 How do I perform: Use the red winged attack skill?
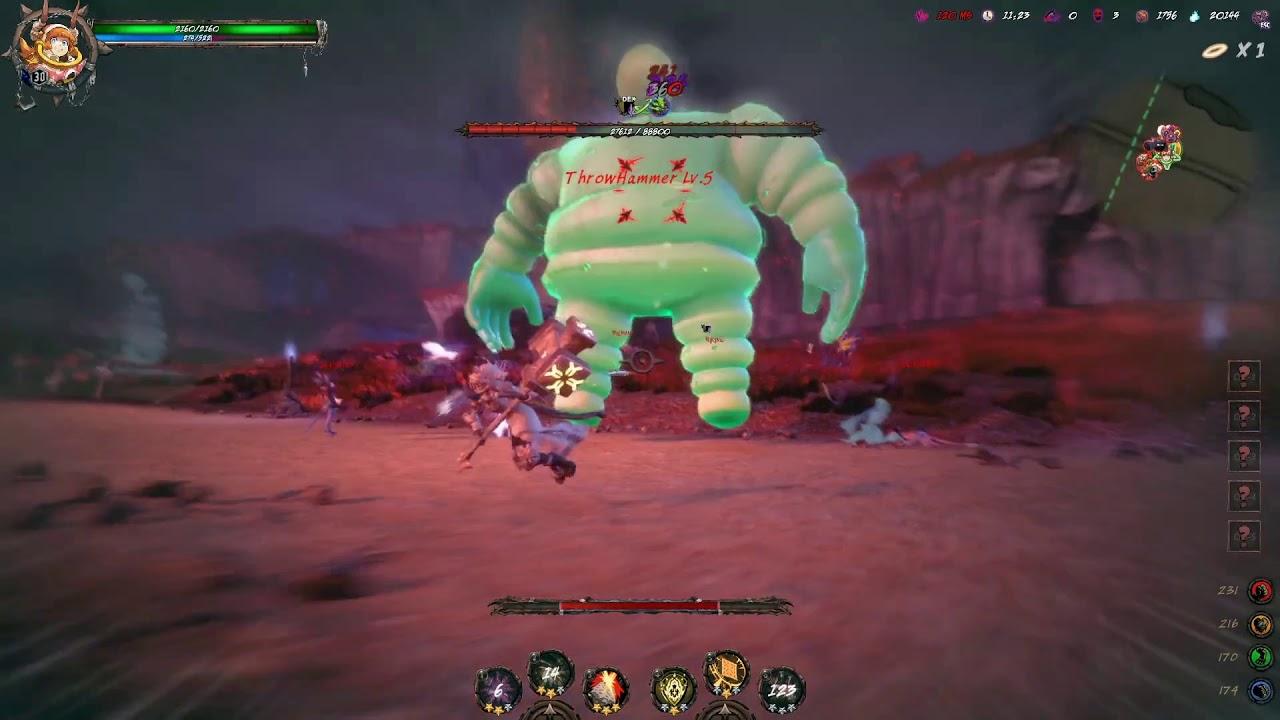click(x=606, y=687)
